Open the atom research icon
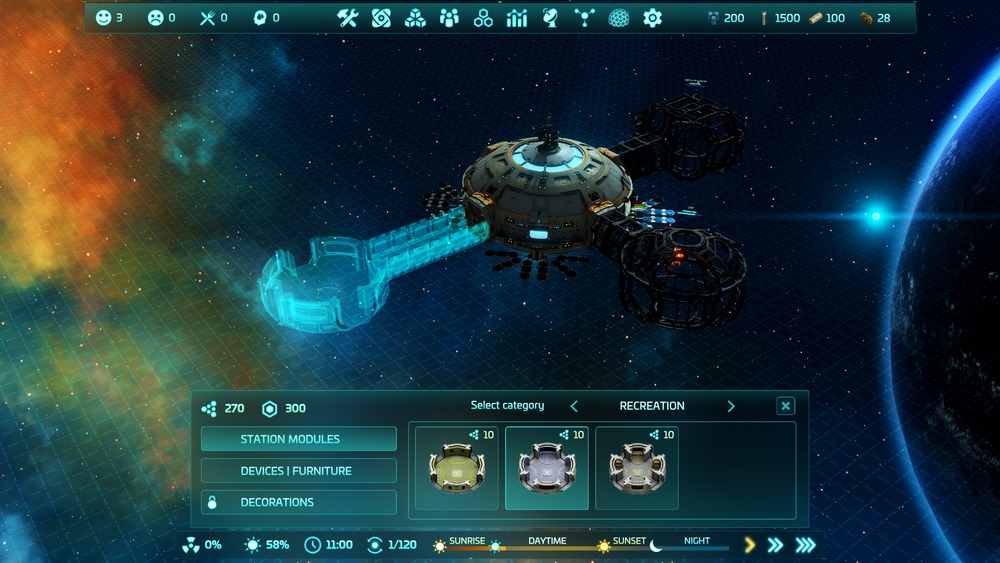 381,18
